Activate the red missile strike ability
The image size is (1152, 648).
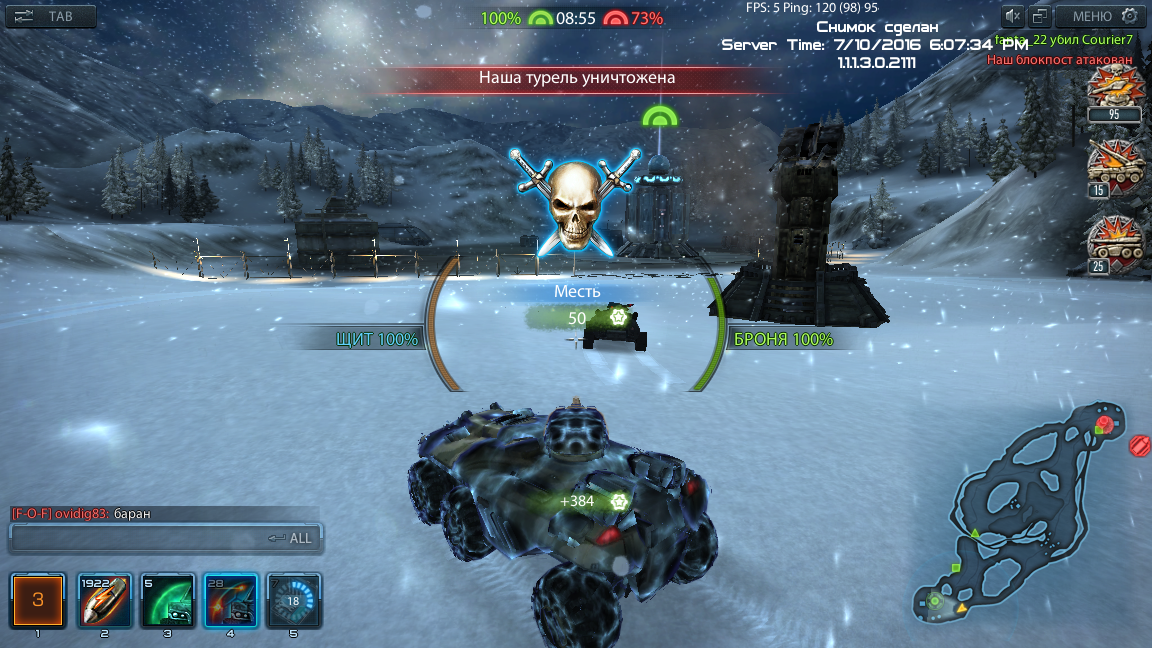[230, 600]
